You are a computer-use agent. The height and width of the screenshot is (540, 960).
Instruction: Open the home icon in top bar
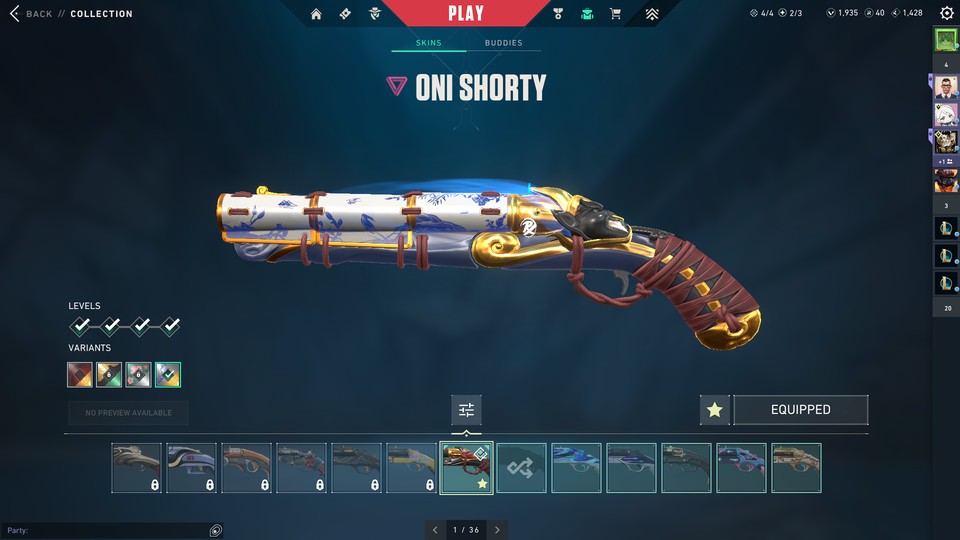(x=316, y=14)
